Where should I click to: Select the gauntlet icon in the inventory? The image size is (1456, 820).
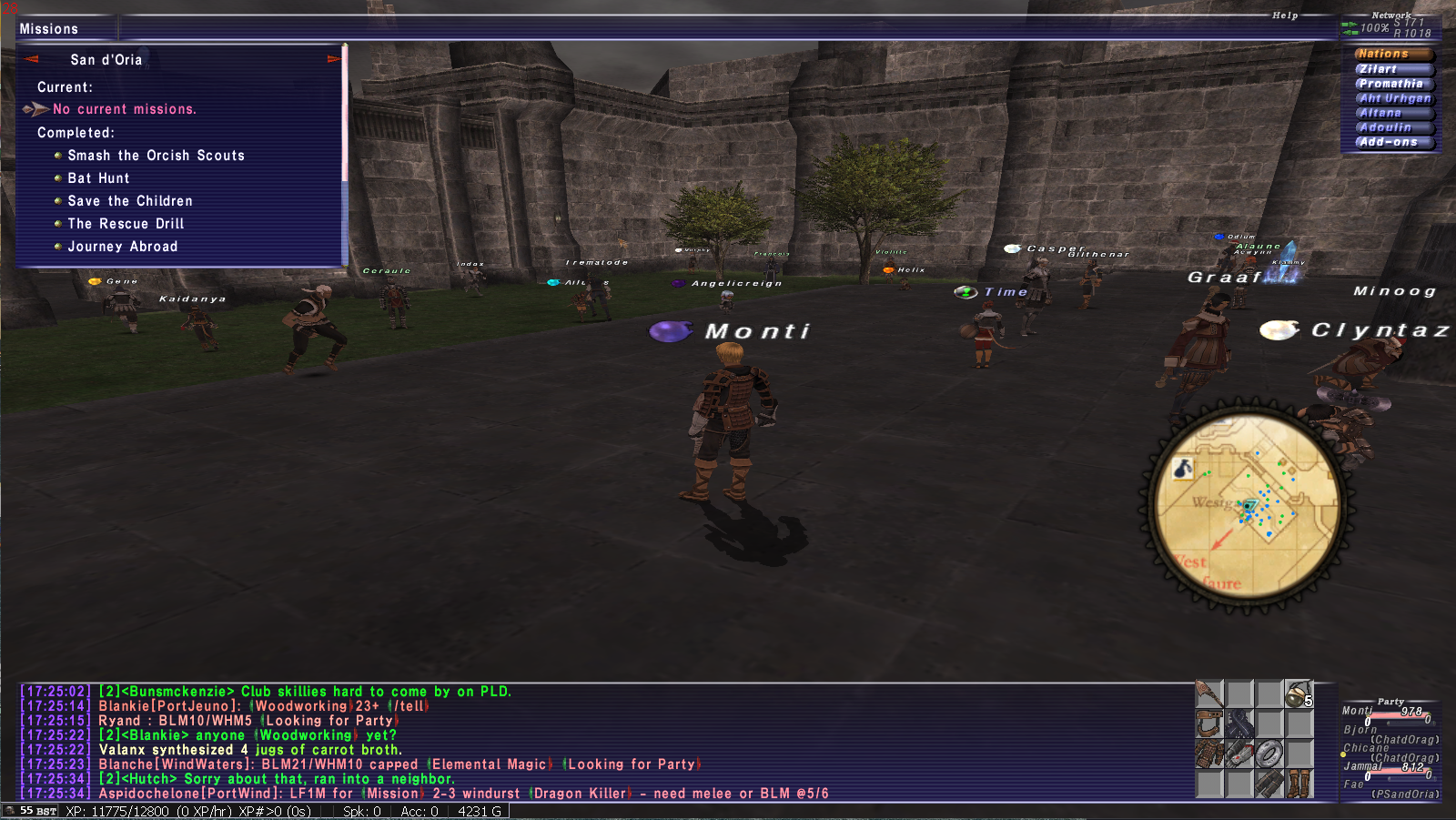[1239, 754]
